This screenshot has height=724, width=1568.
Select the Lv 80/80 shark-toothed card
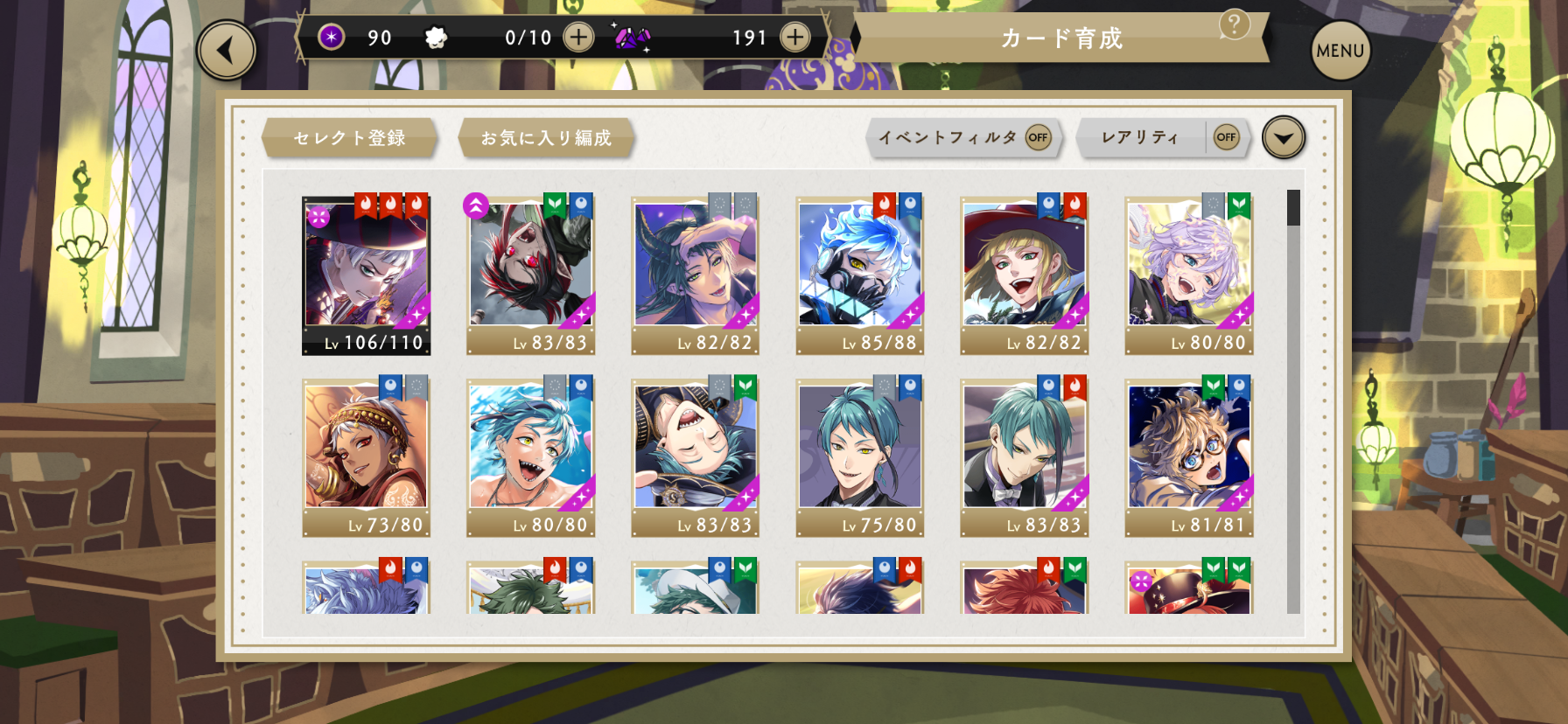(531, 456)
